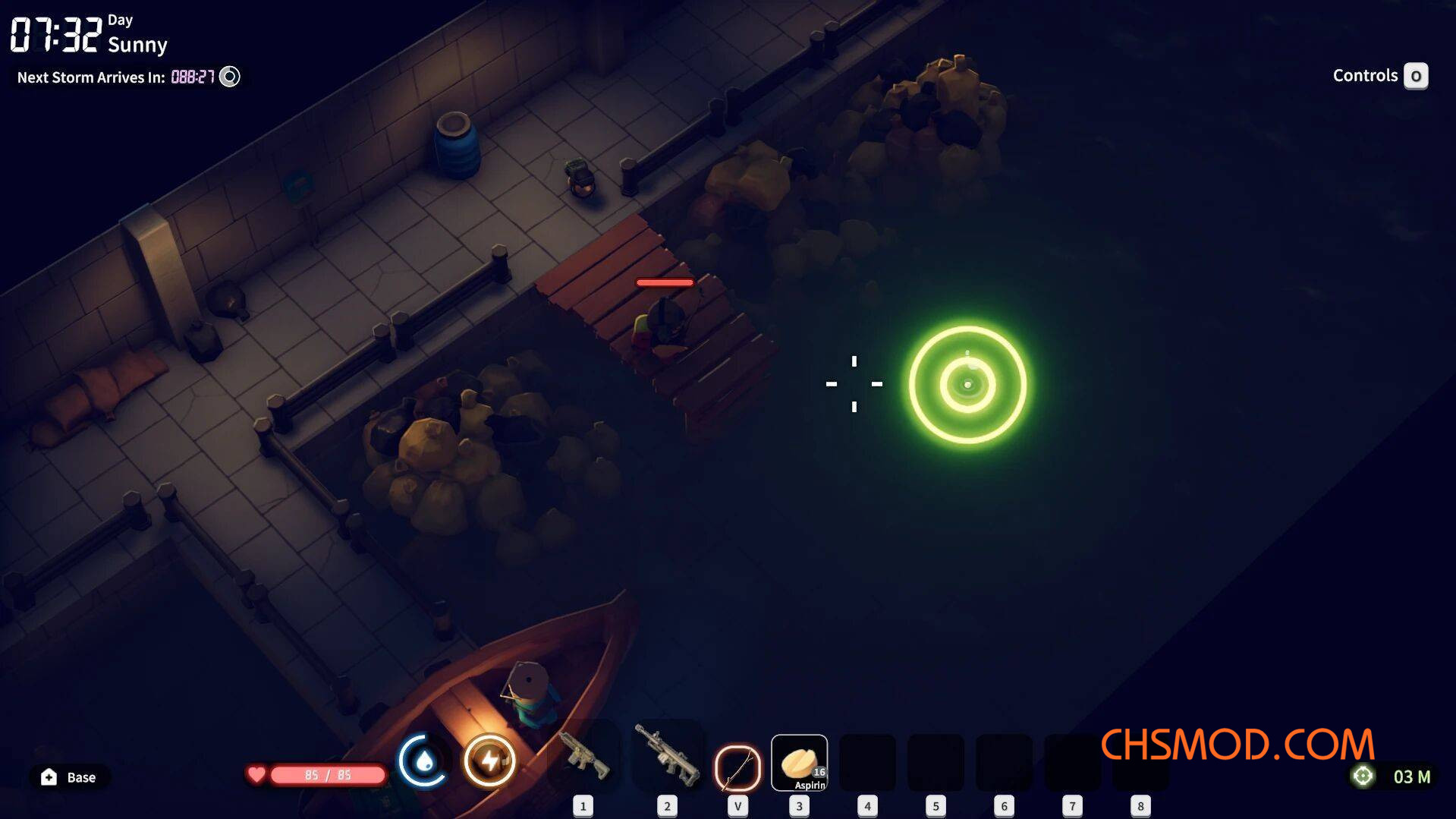Click the Base home indicator

(x=68, y=777)
